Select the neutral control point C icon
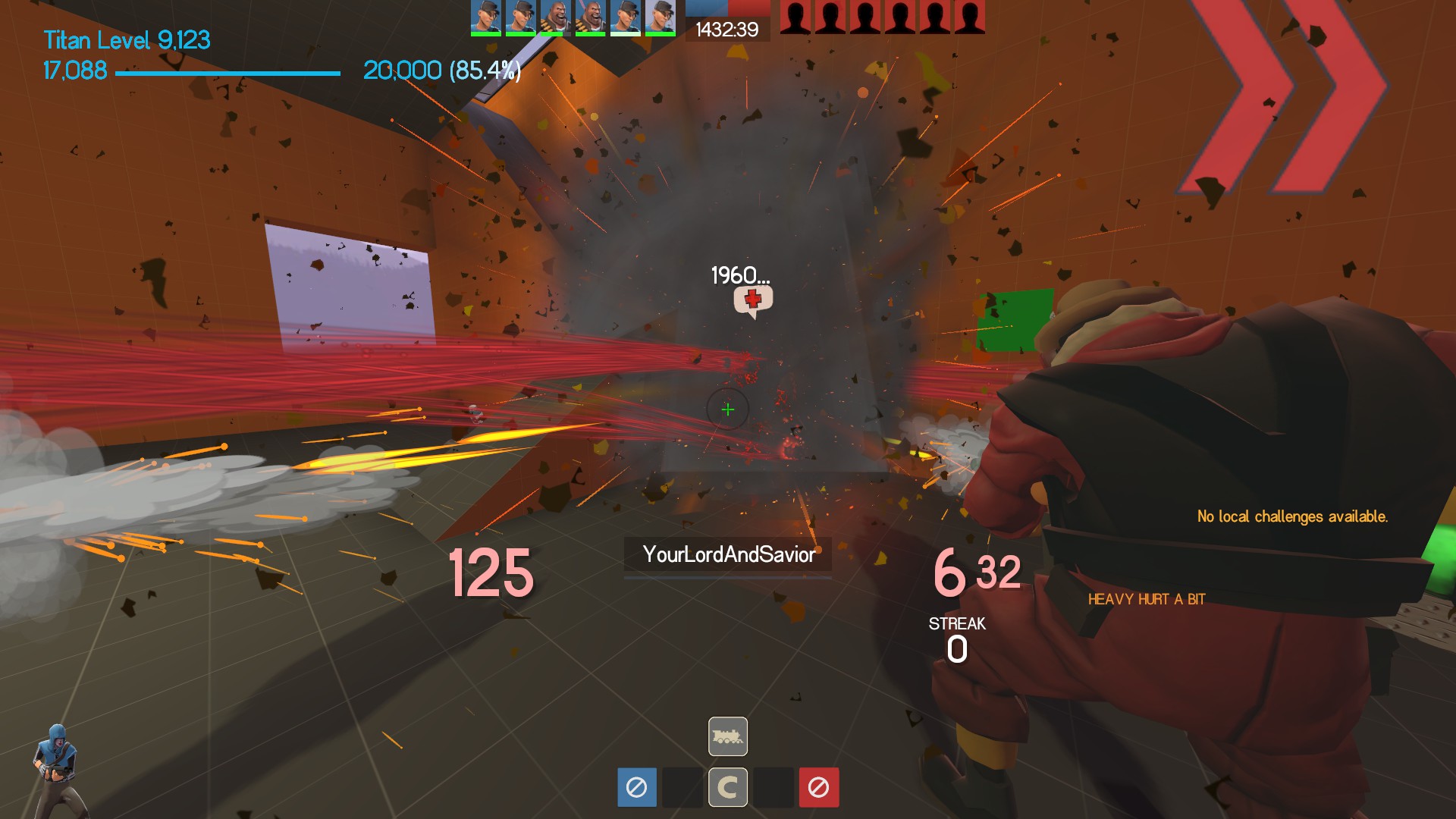Image resolution: width=1456 pixels, height=819 pixels. point(727,787)
